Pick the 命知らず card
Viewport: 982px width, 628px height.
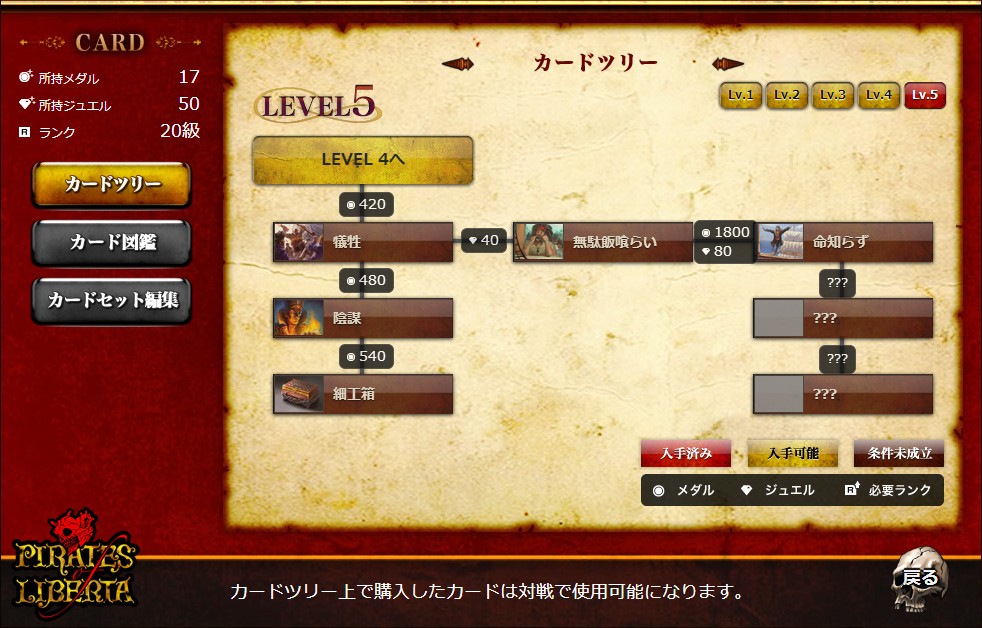coord(843,242)
